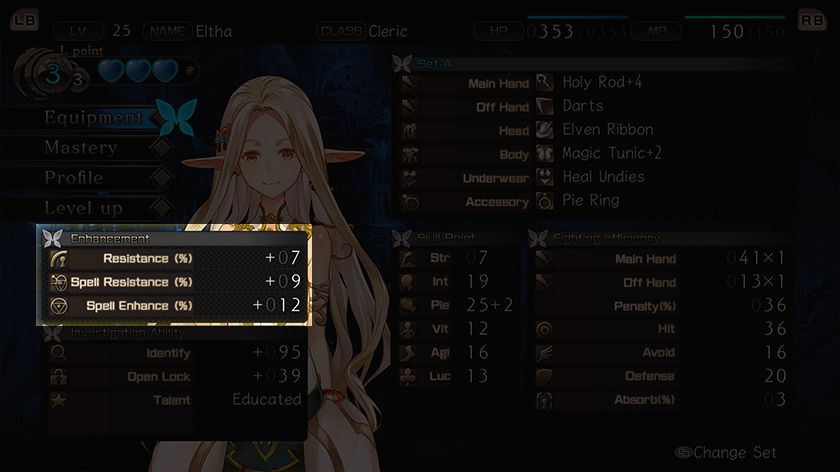The height and width of the screenshot is (472, 840).
Task: Open the Equipment menu entry
Action: click(x=94, y=118)
